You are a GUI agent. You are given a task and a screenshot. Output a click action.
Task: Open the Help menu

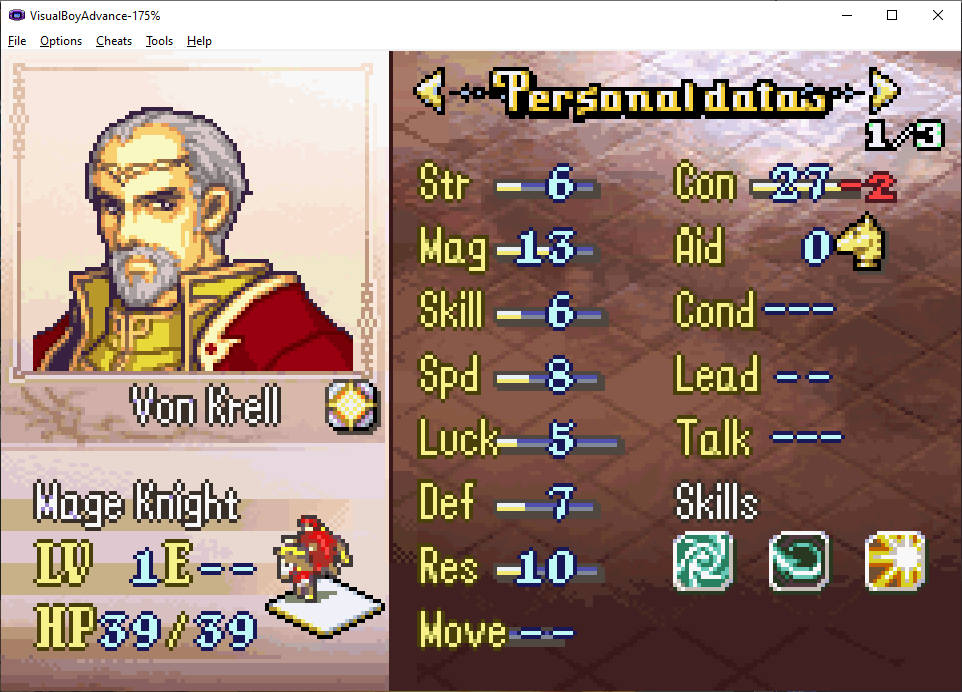coord(199,41)
